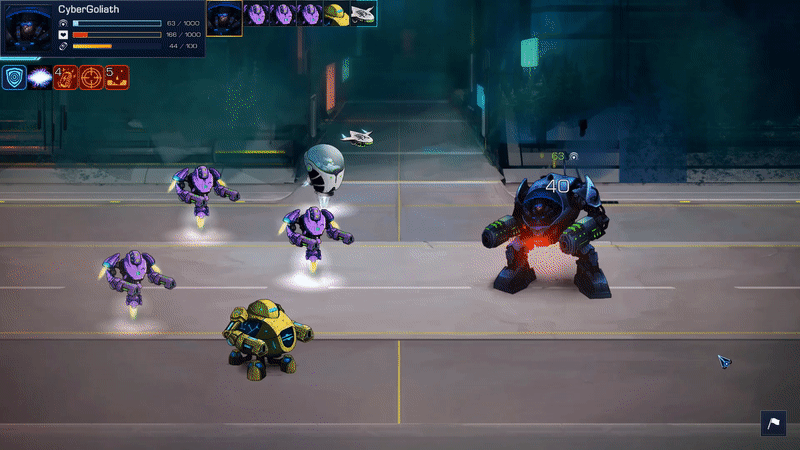Select the red crosshair targeting ability
This screenshot has width=800, height=450.
(92, 77)
